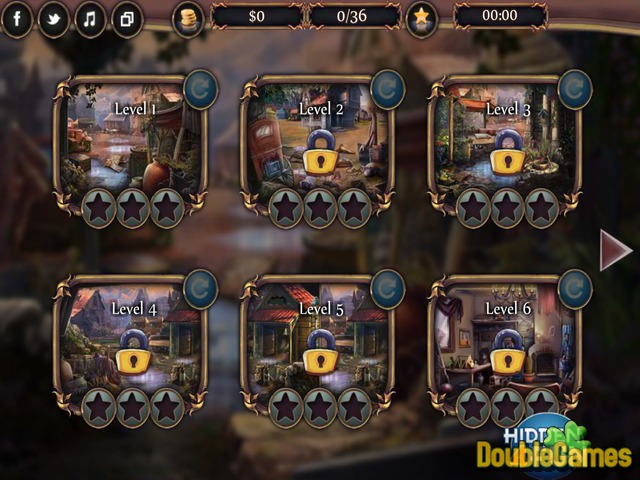Select the locked Level 3 tile

click(x=505, y=140)
